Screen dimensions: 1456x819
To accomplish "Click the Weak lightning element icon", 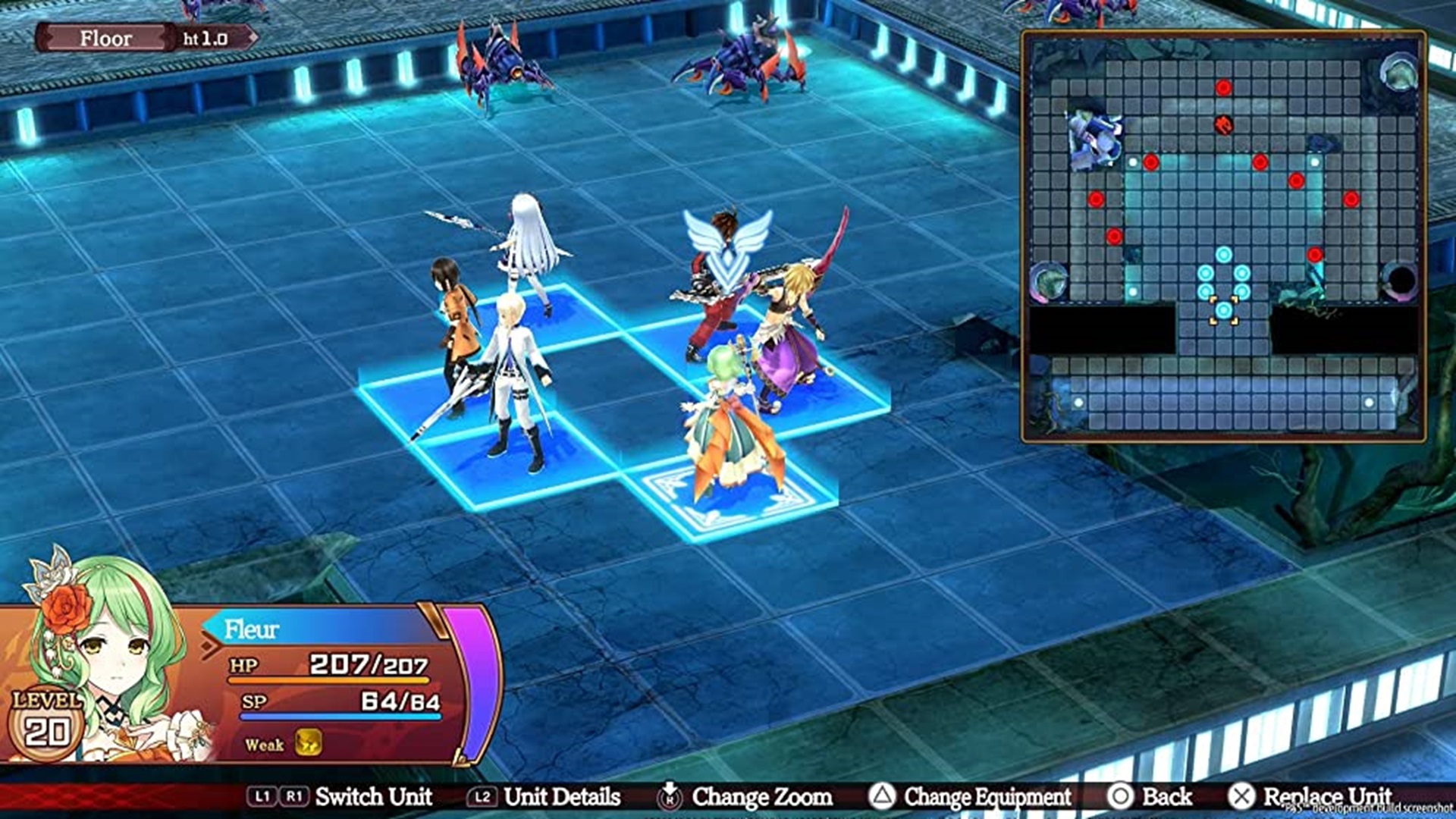I will (x=308, y=743).
